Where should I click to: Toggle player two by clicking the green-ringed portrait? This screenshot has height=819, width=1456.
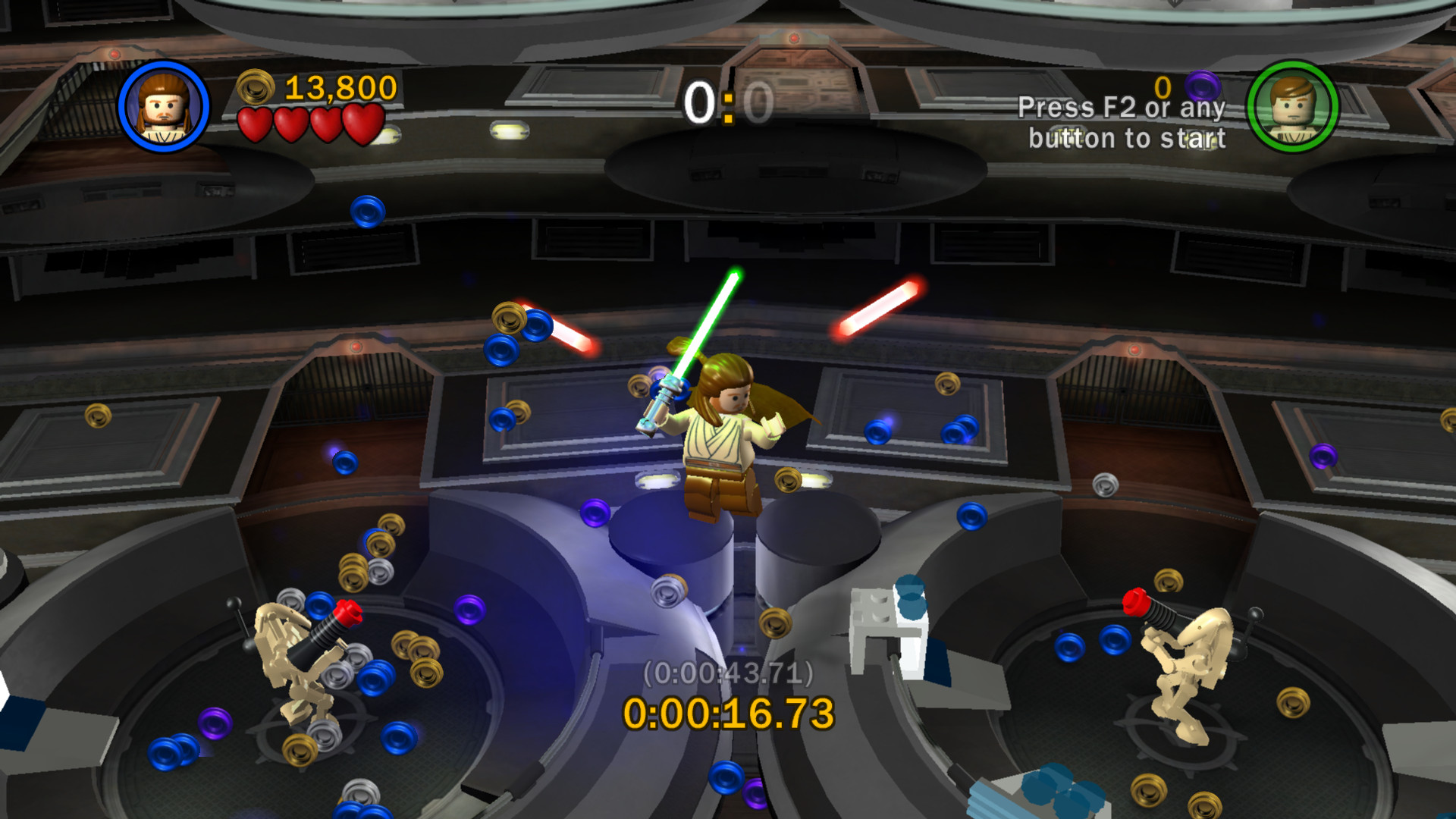[1293, 106]
